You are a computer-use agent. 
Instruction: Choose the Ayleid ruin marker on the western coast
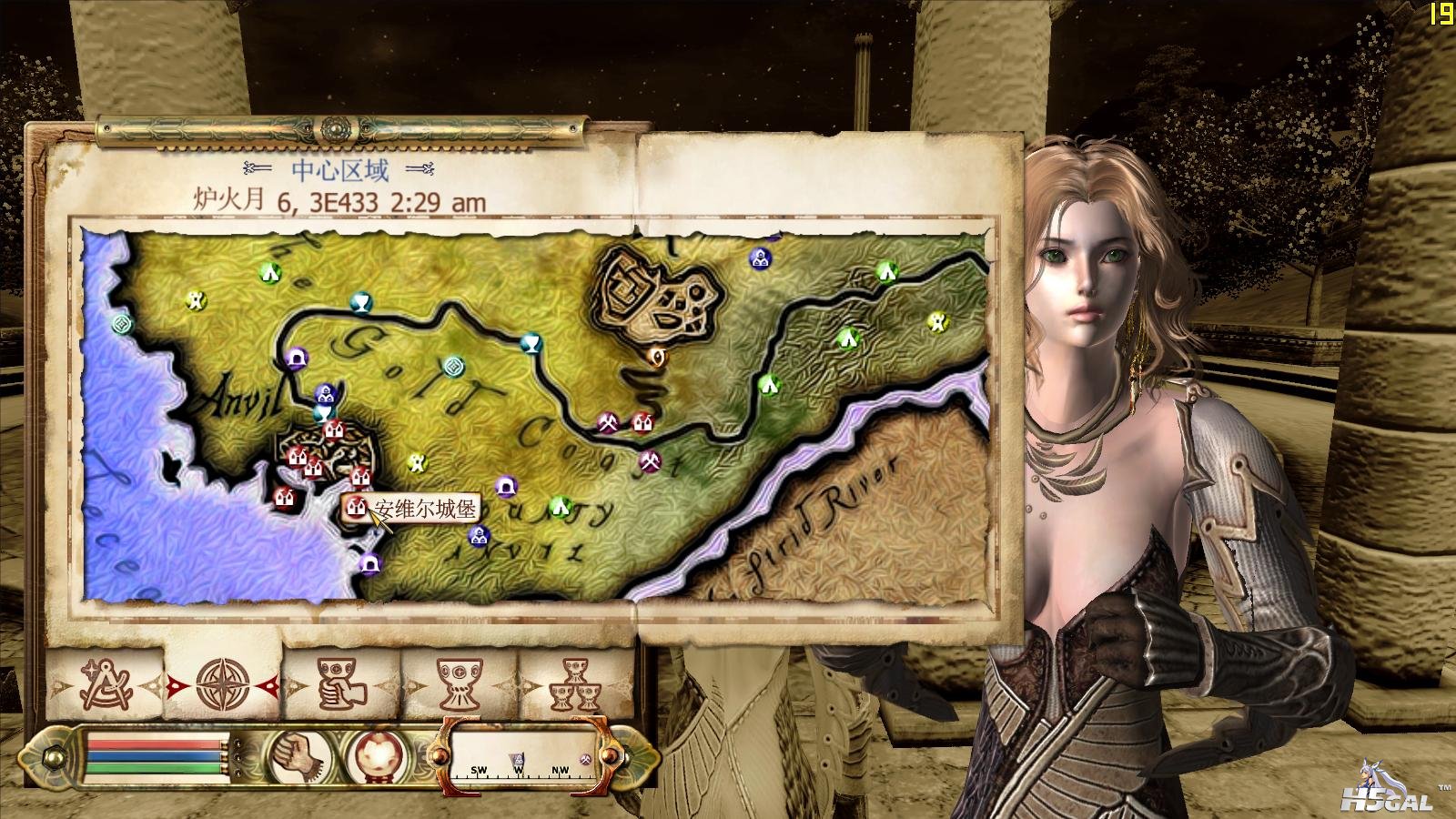click(122, 323)
